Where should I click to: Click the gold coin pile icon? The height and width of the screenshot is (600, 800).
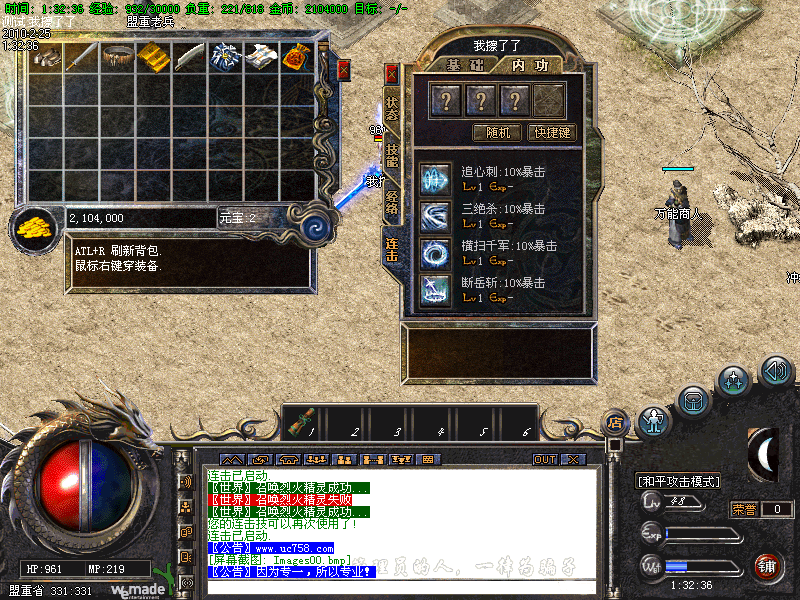35,226
